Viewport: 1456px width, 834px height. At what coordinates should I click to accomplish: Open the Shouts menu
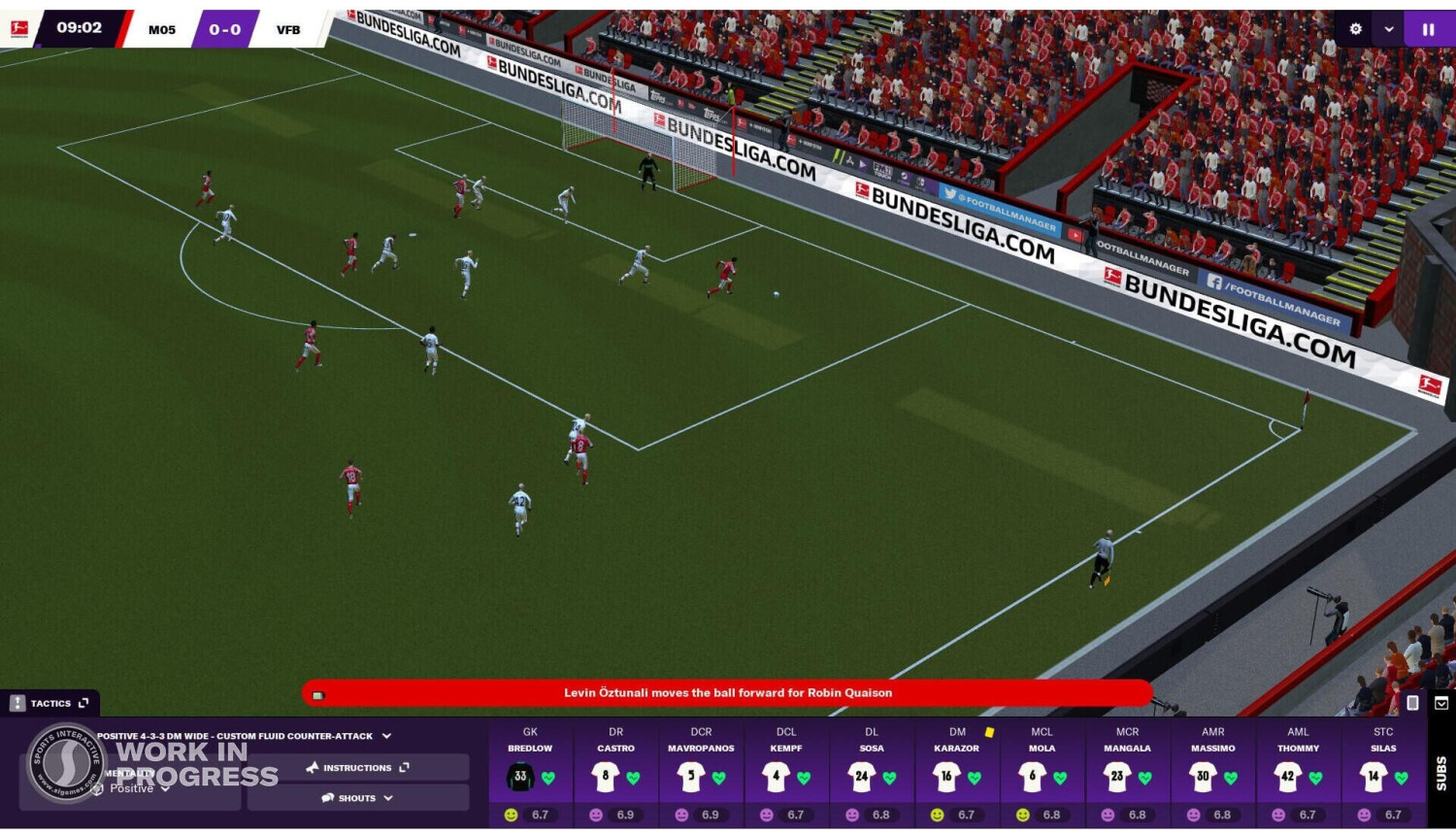coord(357,798)
